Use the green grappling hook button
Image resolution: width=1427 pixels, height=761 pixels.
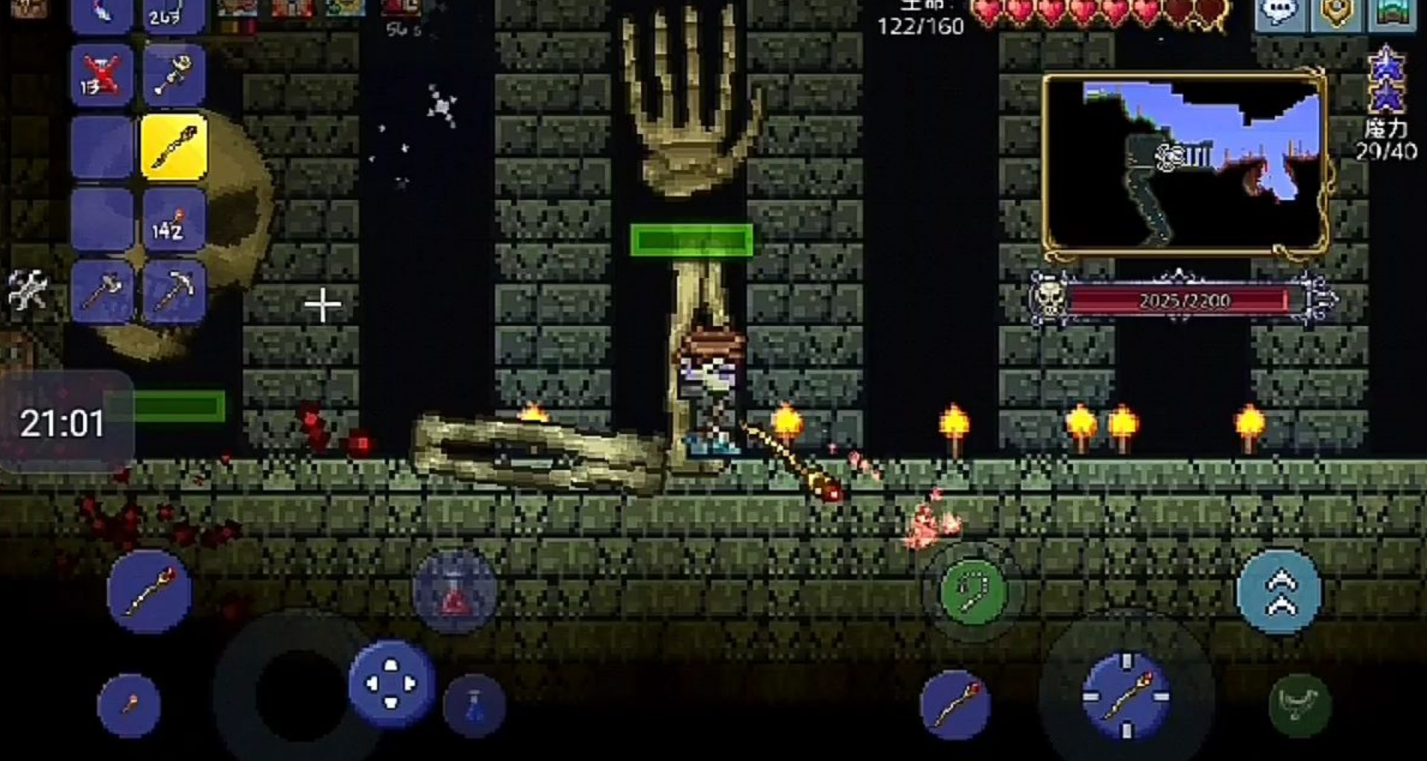(973, 591)
